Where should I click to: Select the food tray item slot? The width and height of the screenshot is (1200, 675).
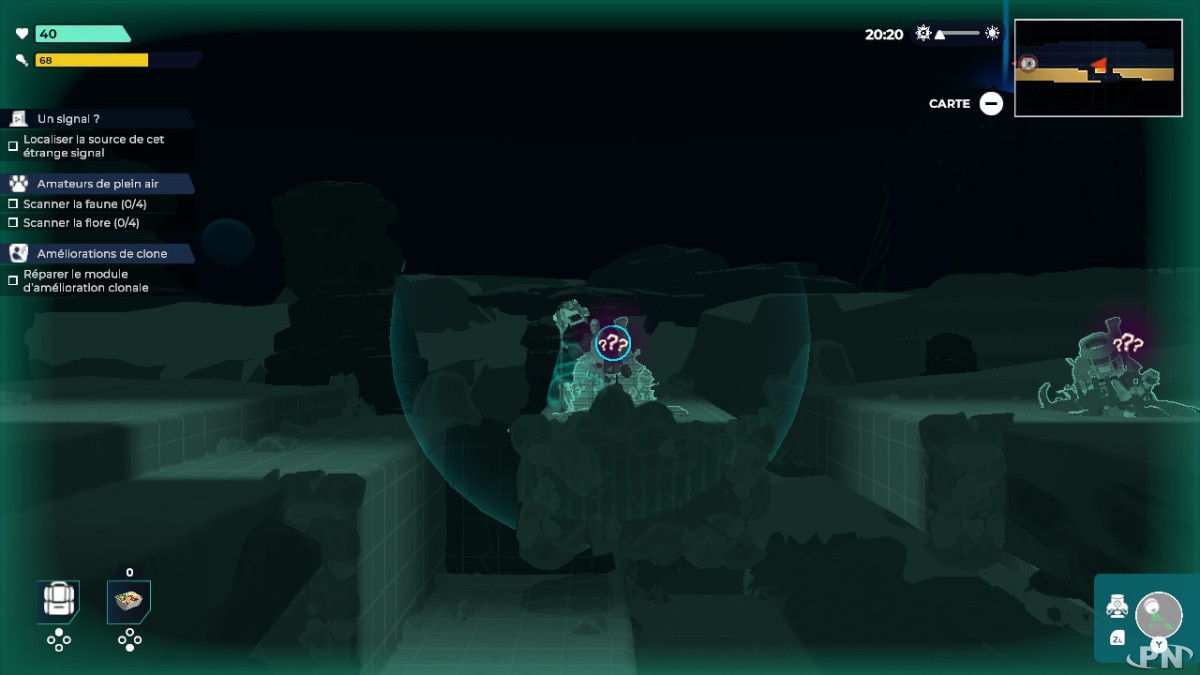(x=129, y=600)
